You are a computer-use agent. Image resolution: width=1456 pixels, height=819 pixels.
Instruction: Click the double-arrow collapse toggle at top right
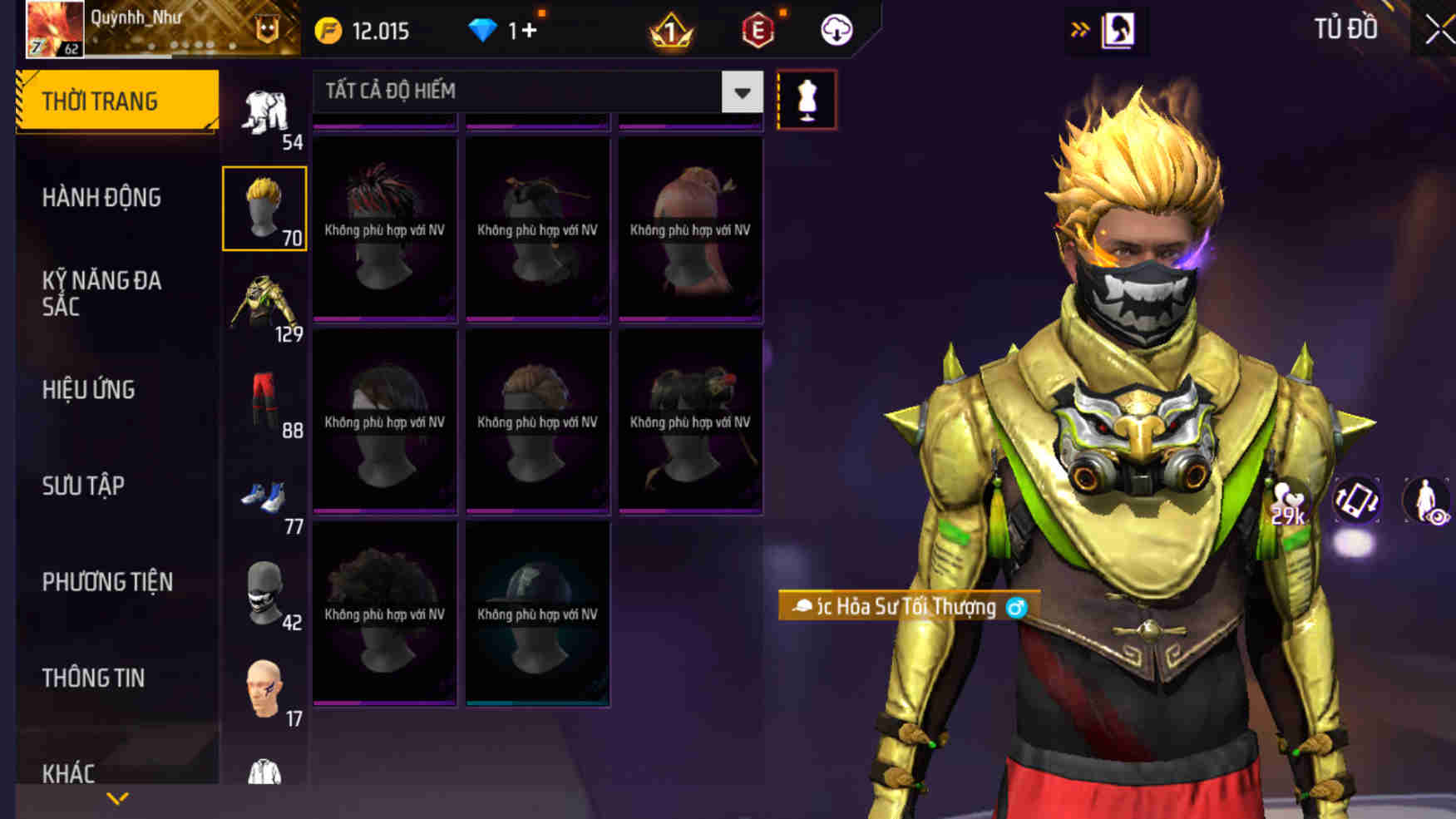(1081, 27)
